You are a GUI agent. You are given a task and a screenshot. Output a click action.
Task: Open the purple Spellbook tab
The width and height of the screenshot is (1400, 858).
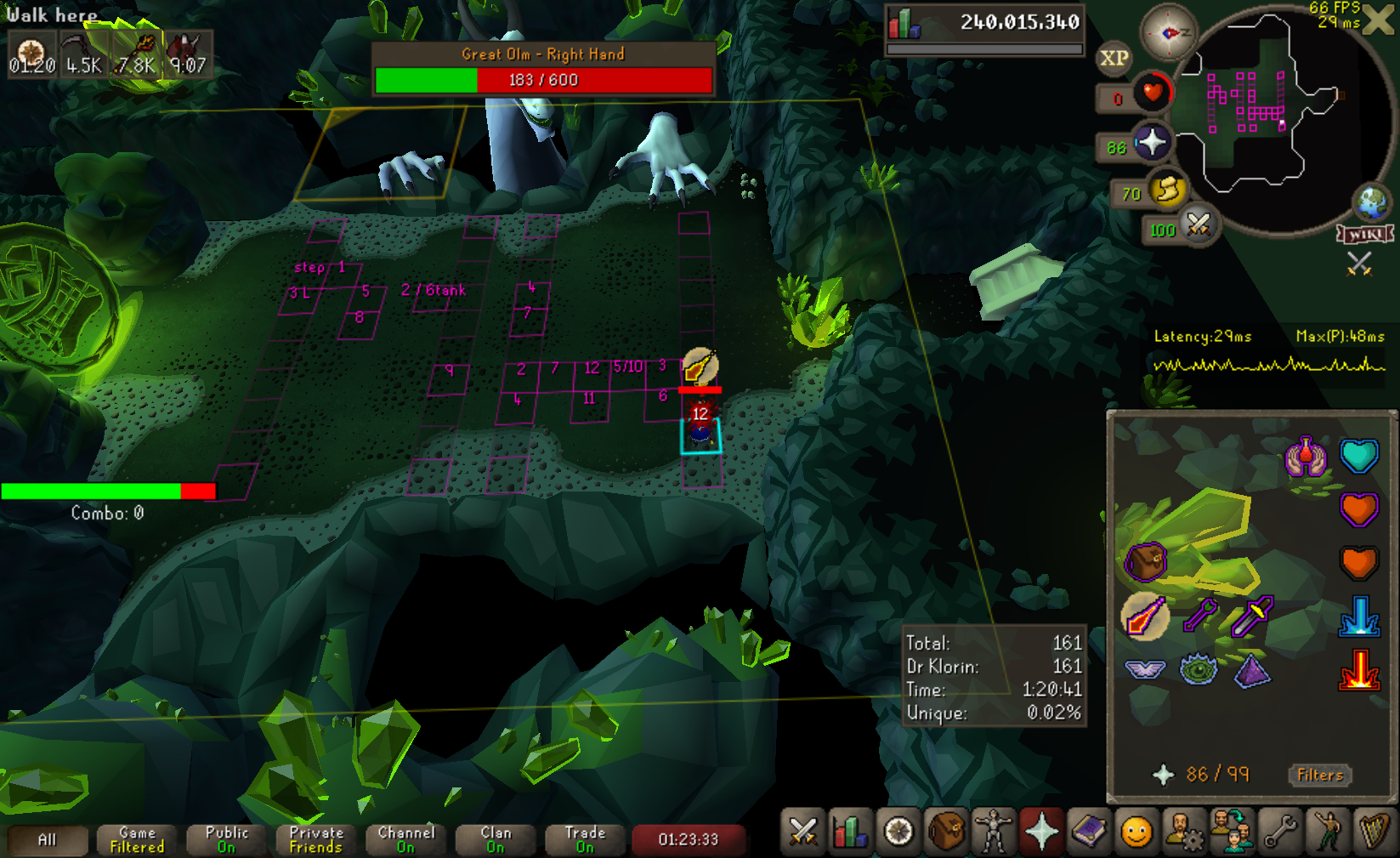[1088, 832]
